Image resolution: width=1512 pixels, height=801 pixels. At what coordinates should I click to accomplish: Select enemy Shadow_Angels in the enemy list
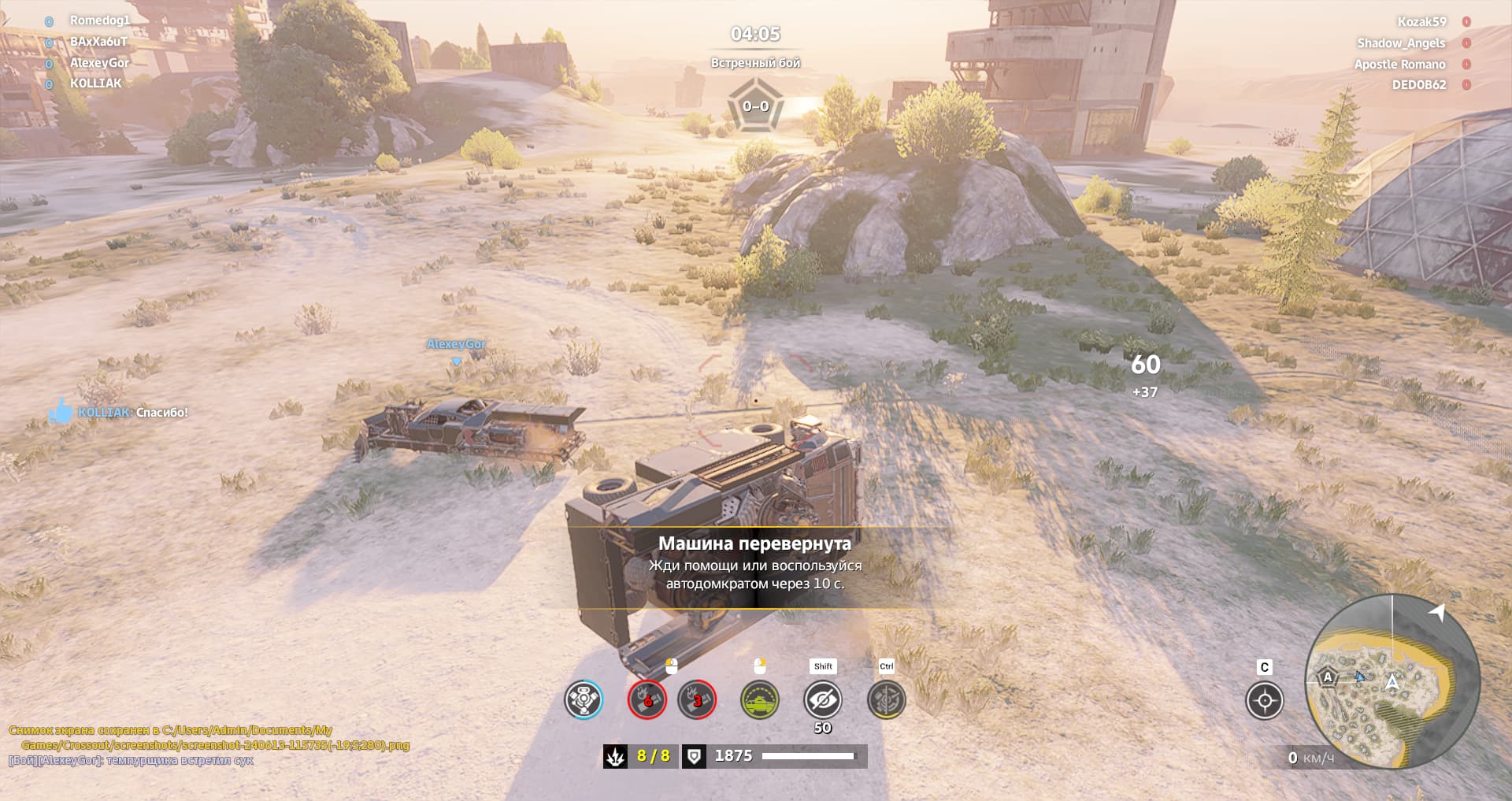(1401, 43)
